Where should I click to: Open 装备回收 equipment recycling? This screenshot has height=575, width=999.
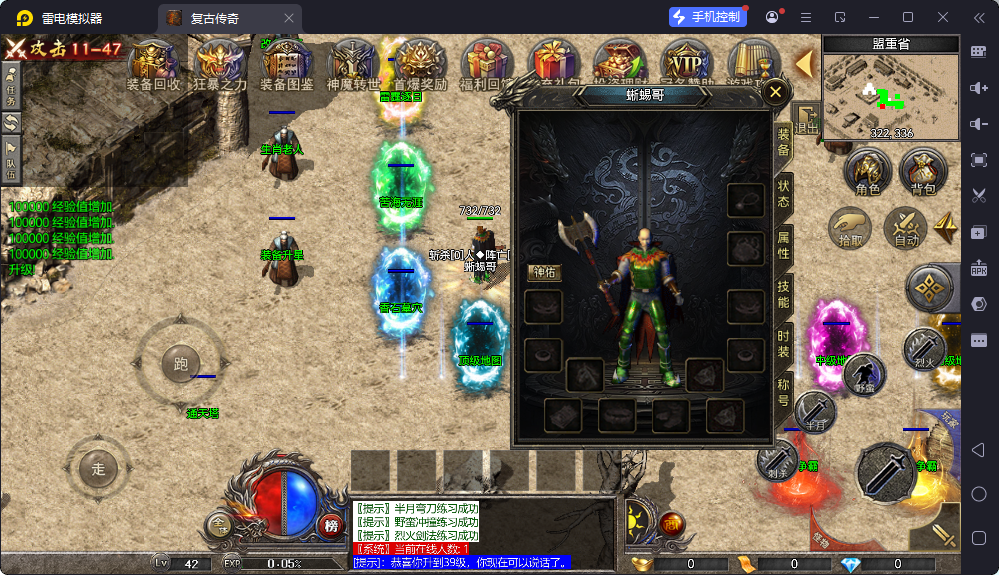click(x=153, y=65)
